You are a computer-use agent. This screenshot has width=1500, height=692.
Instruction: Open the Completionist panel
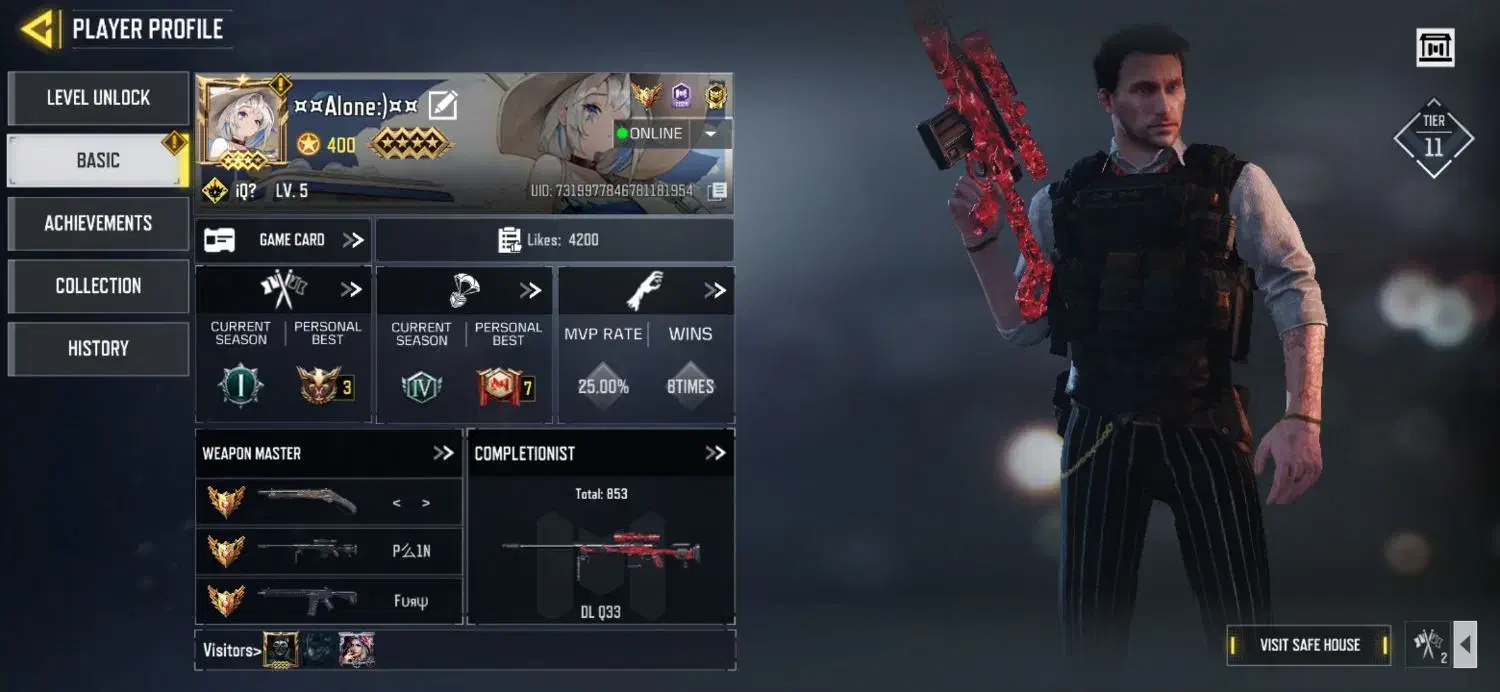[714, 453]
